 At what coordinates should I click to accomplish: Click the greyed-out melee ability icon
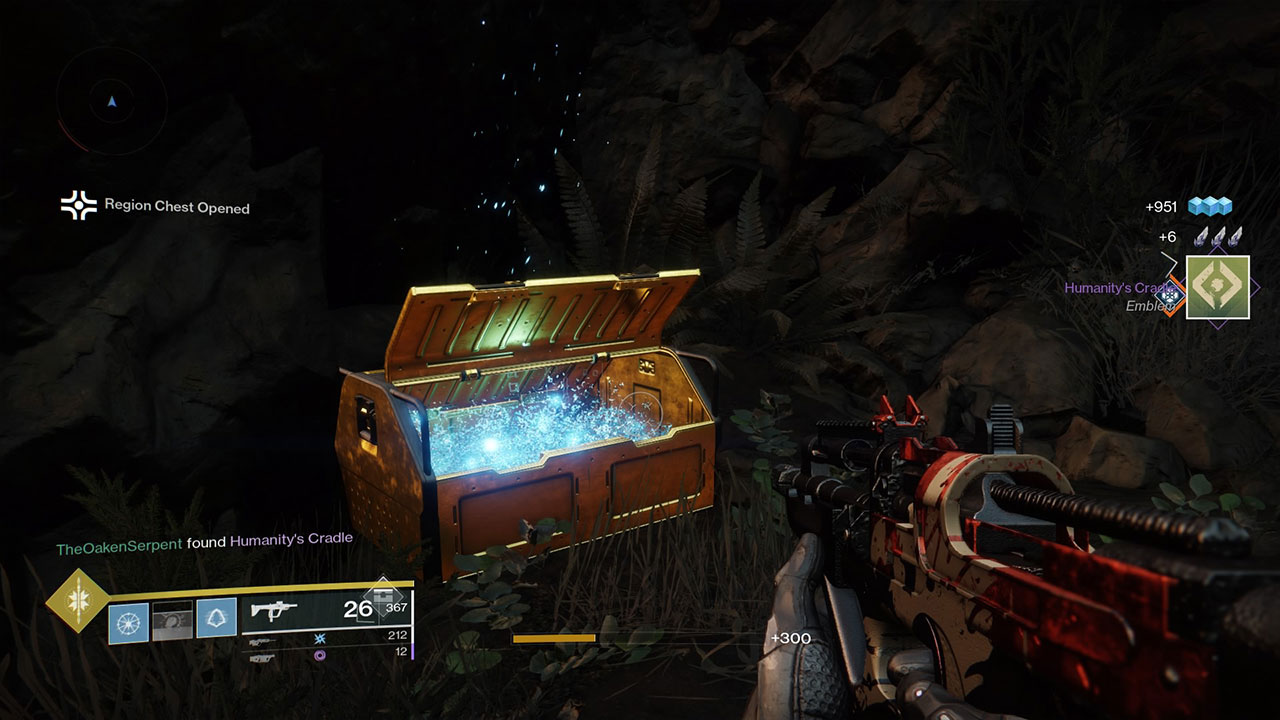[172, 621]
